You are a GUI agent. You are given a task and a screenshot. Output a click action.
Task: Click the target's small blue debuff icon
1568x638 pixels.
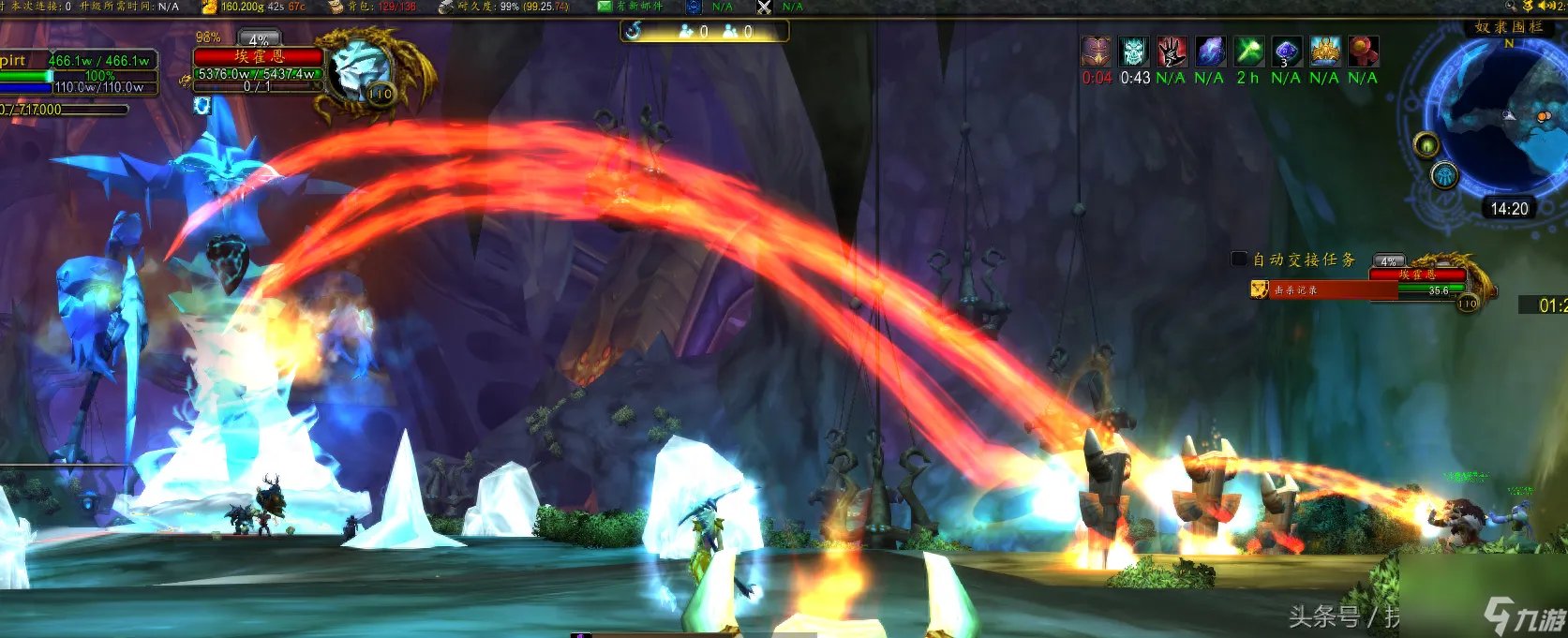click(x=203, y=106)
